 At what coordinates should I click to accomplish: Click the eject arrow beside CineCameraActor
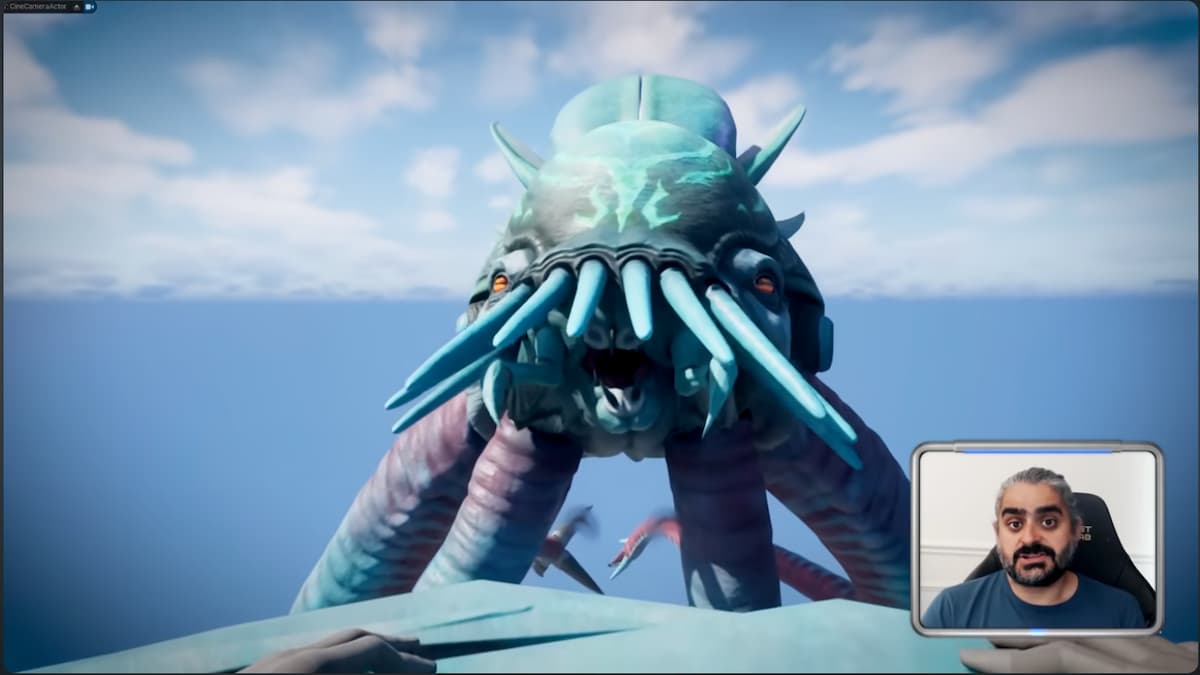pos(76,7)
